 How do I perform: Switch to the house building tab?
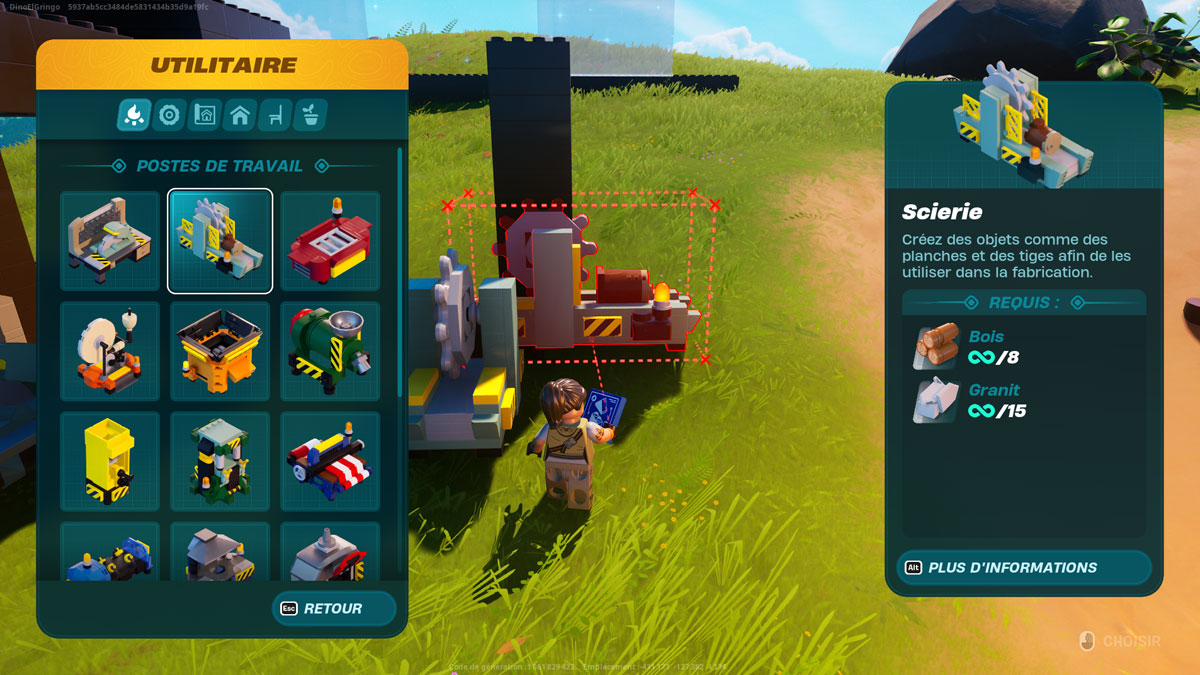pos(240,116)
